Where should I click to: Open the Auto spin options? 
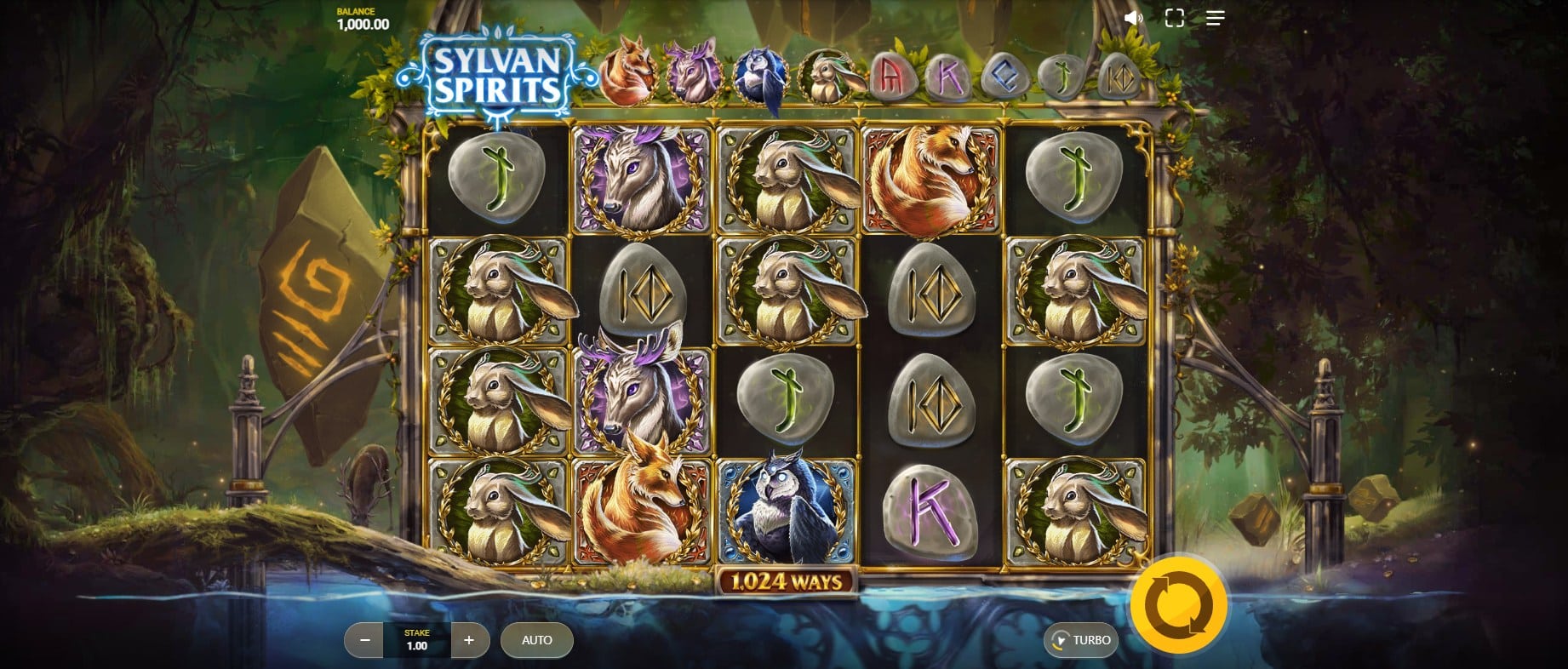click(x=536, y=640)
